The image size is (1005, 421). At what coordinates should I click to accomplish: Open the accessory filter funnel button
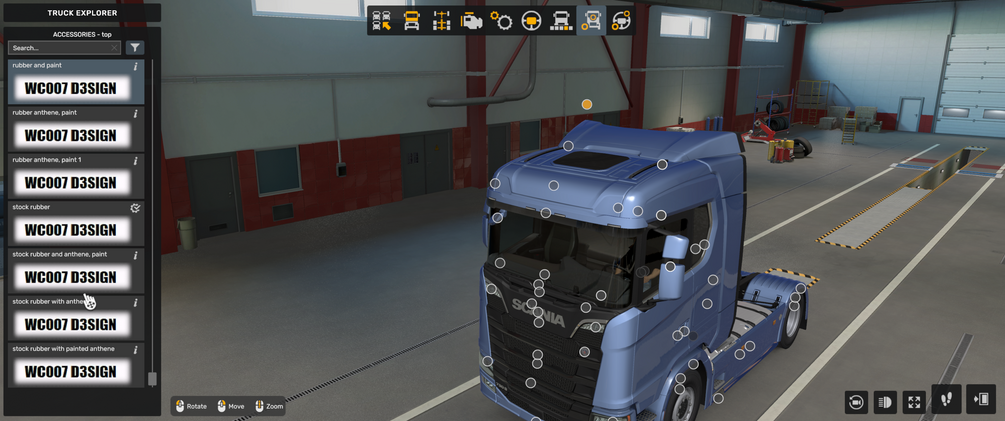[x=135, y=48]
